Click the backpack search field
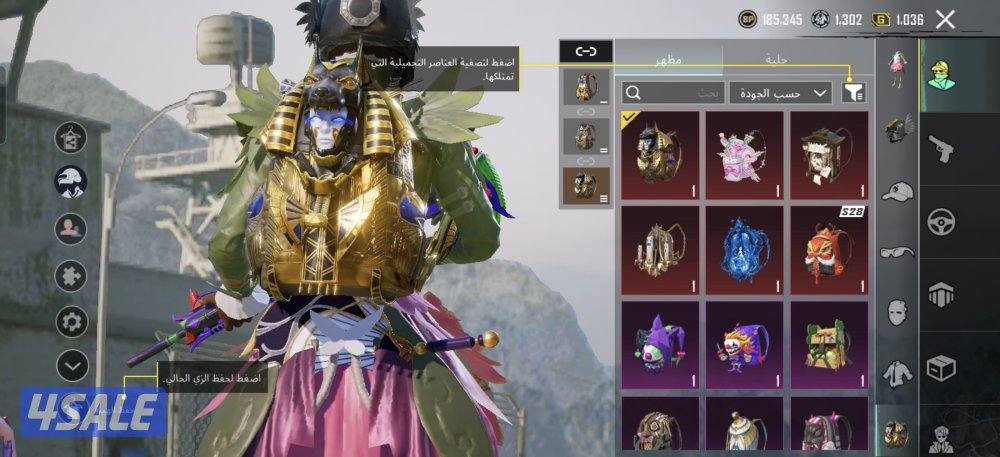 click(x=660, y=93)
